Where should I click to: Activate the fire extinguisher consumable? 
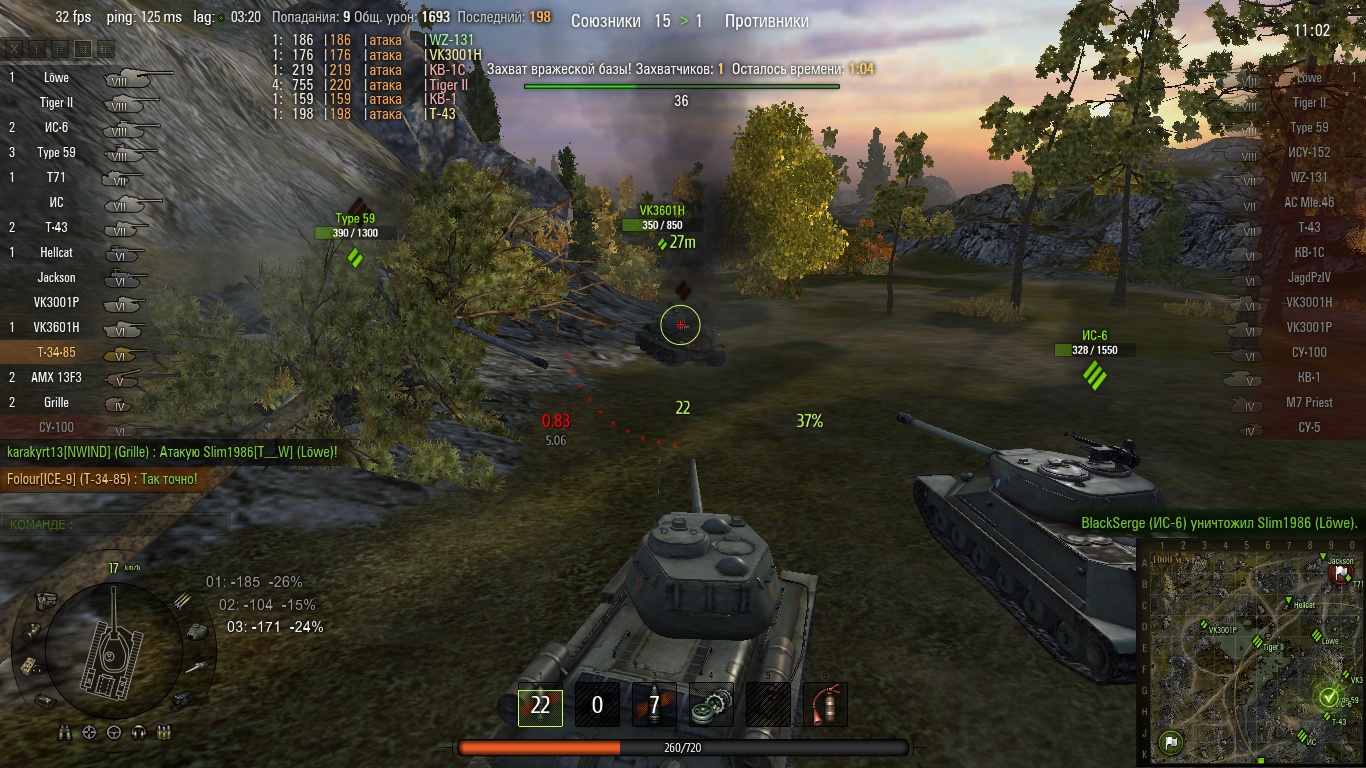pyautogui.click(x=825, y=706)
